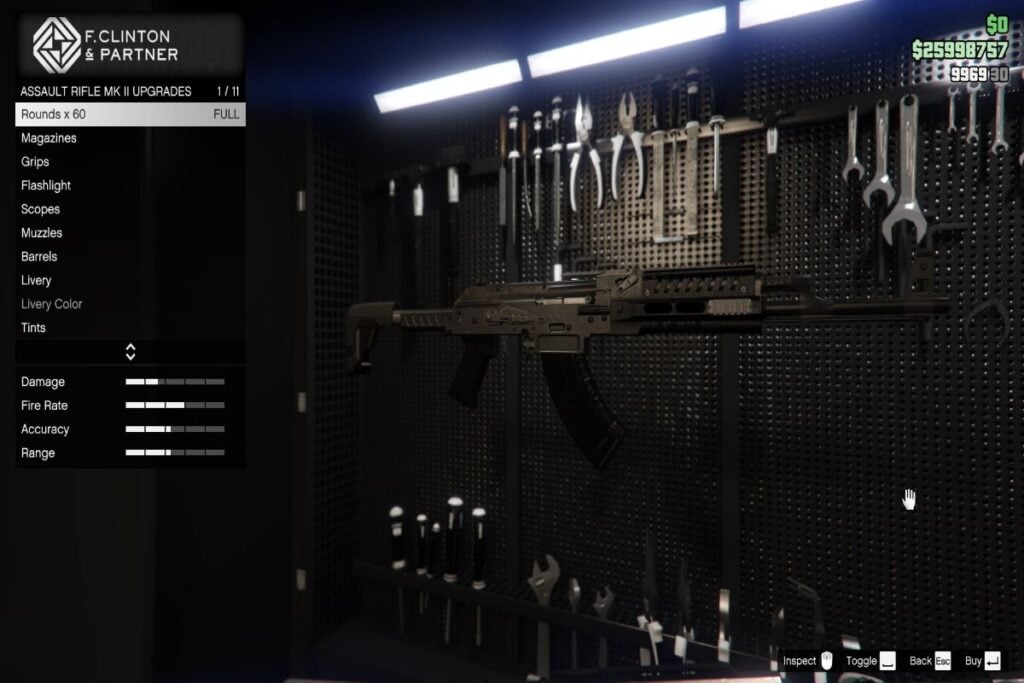Open the Magazines upgrade category
1024x683 pixels.
(x=130, y=138)
